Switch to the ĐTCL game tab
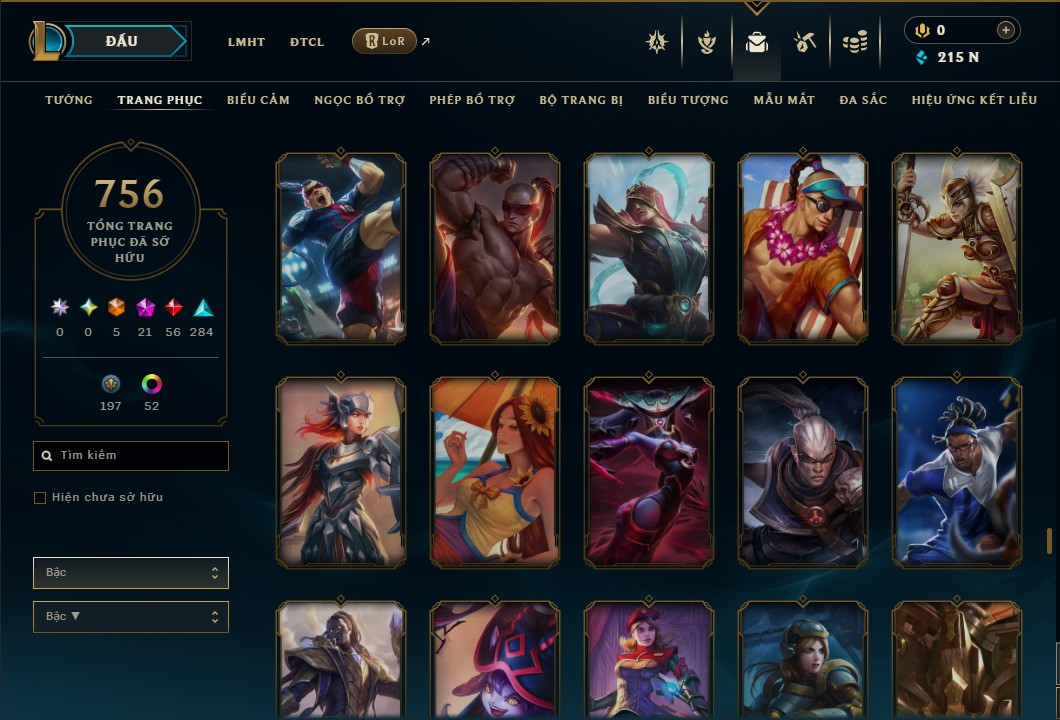The image size is (1060, 720). point(307,42)
